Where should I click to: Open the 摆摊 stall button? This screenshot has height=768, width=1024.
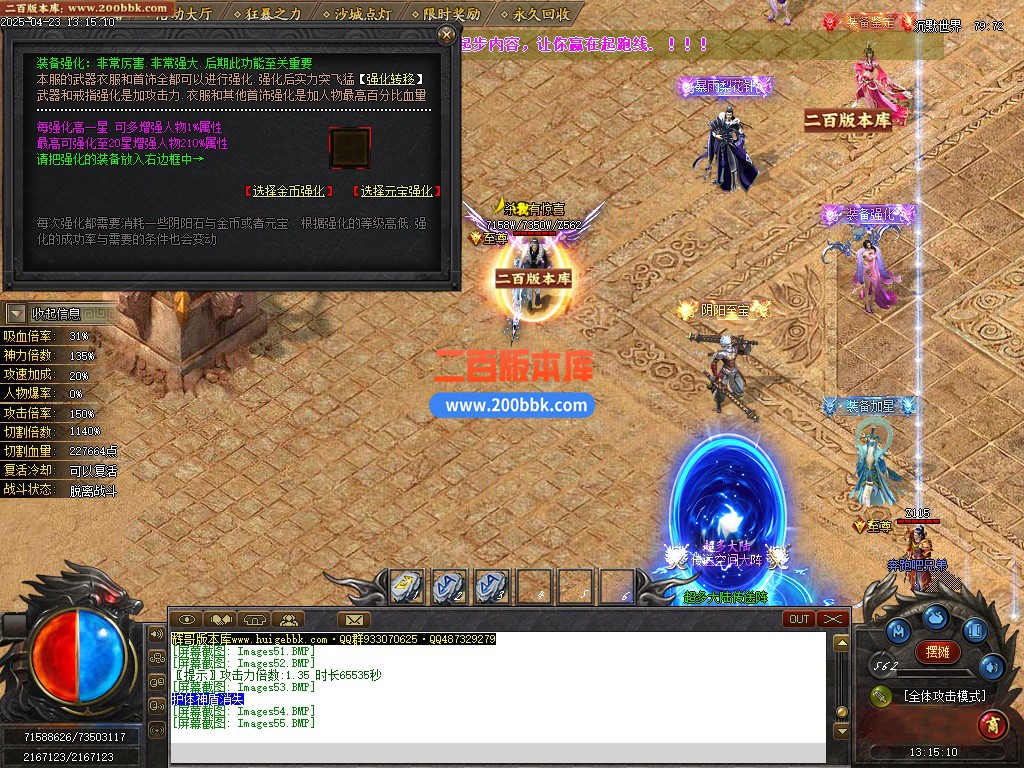(937, 652)
